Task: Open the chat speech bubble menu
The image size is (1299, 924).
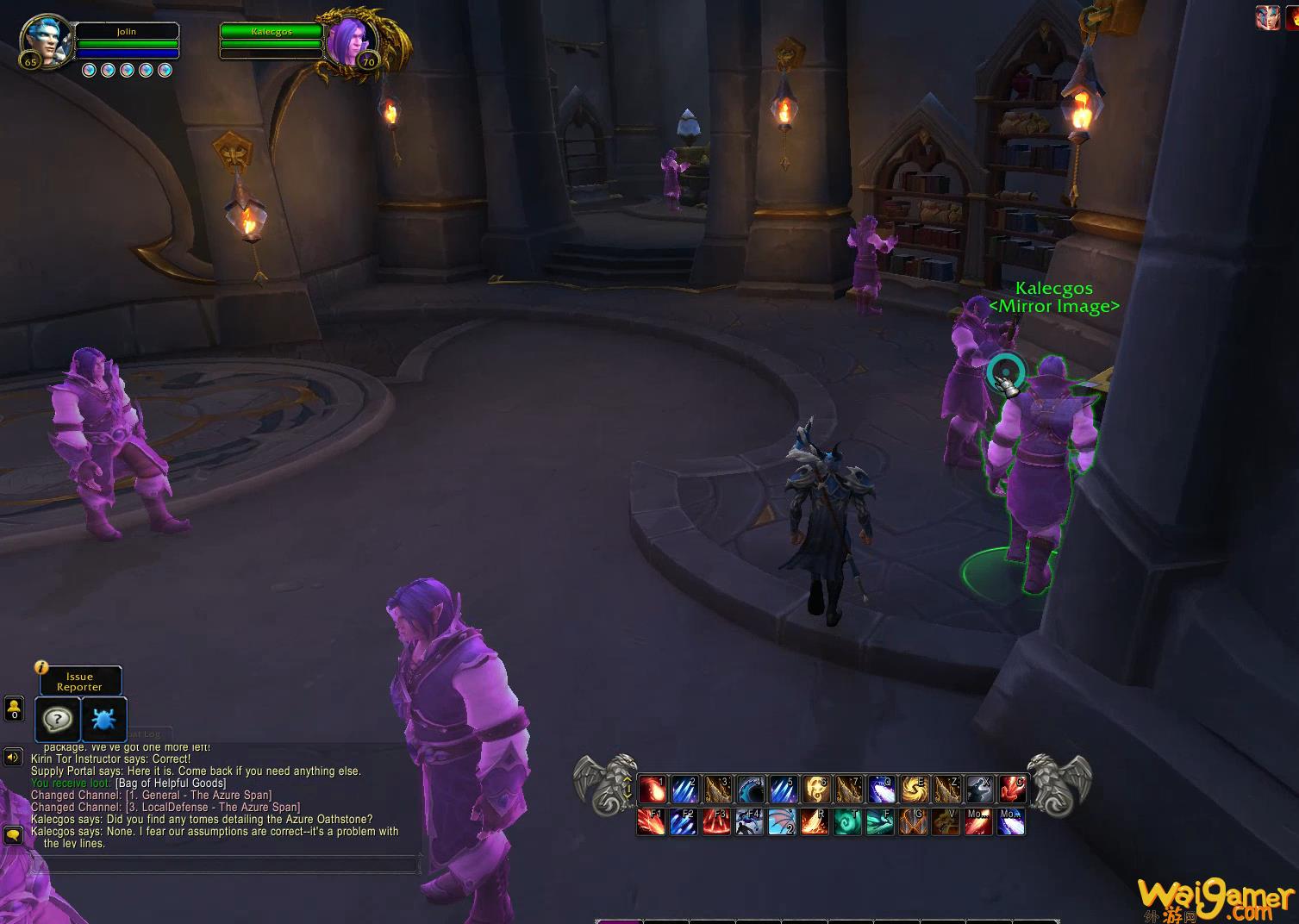Action: pyautogui.click(x=13, y=834)
